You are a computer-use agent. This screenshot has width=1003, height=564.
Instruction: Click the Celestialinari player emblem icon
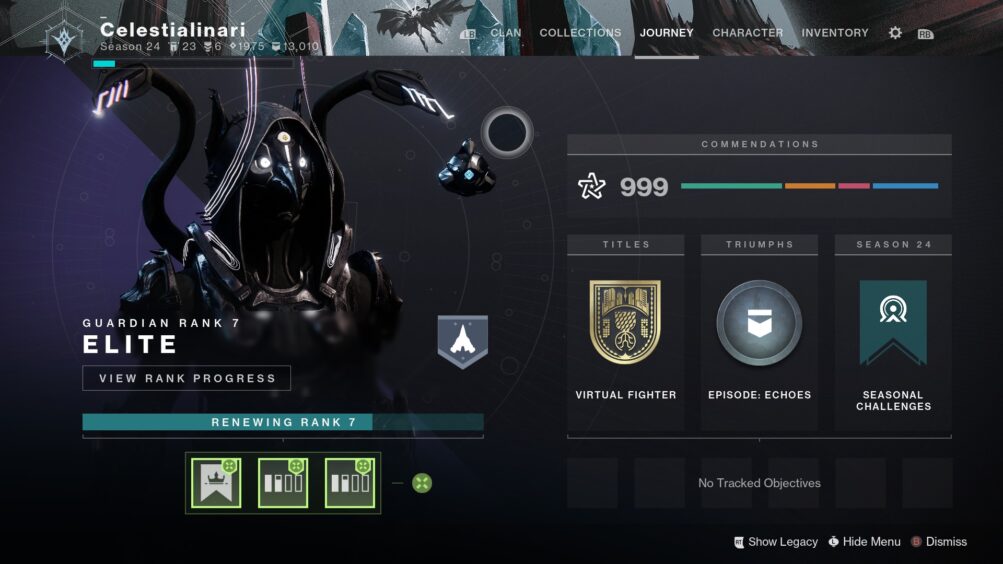tap(65, 37)
